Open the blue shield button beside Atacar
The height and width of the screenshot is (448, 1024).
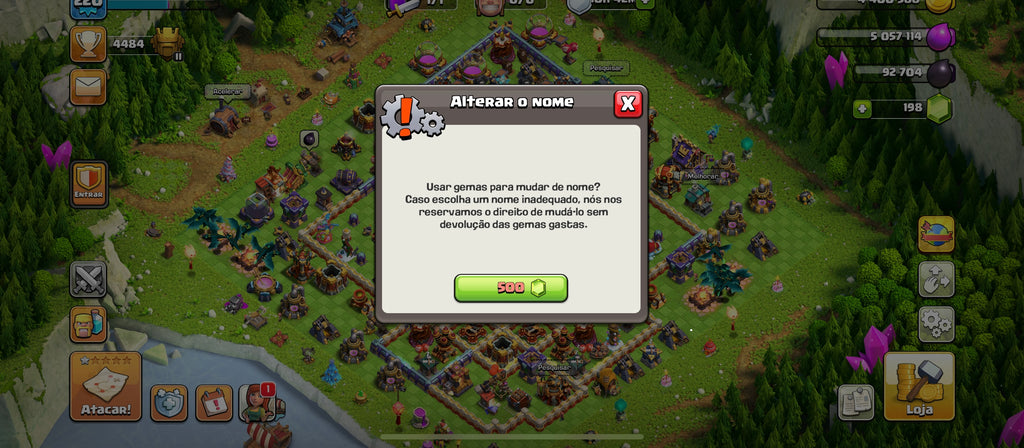(x=169, y=402)
